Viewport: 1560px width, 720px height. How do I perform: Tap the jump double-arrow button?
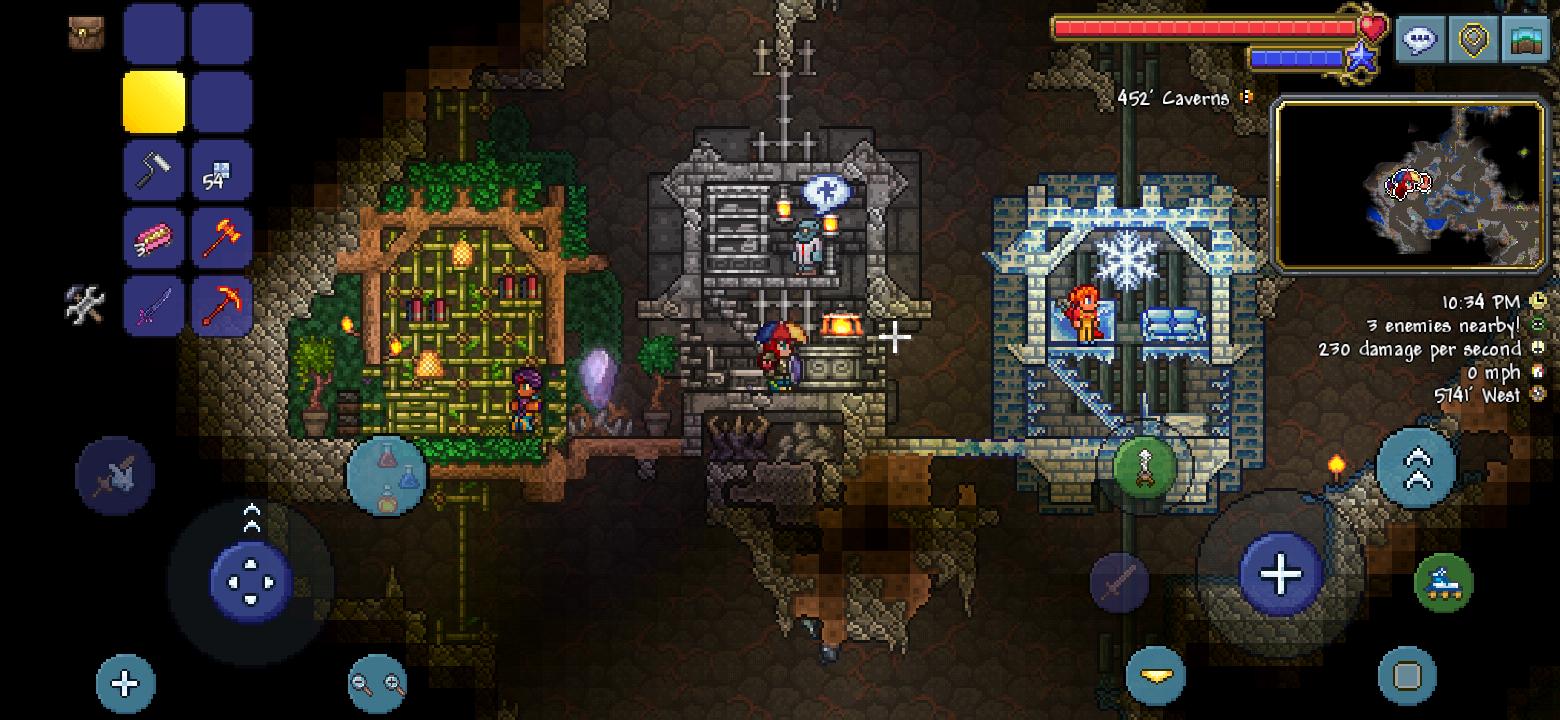1418,467
